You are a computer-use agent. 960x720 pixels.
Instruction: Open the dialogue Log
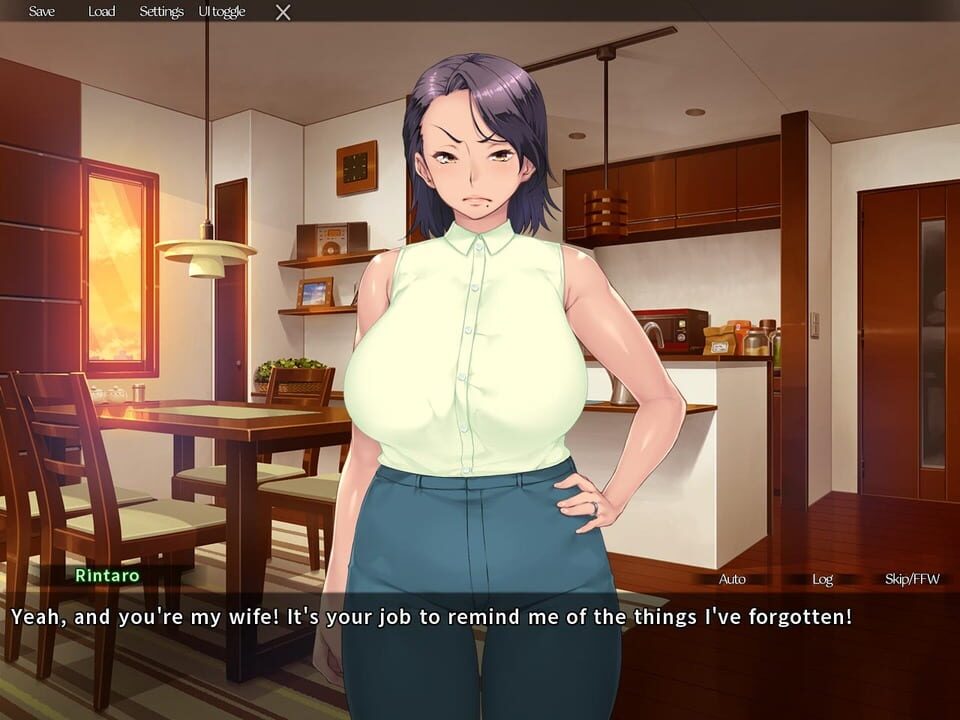(x=822, y=579)
